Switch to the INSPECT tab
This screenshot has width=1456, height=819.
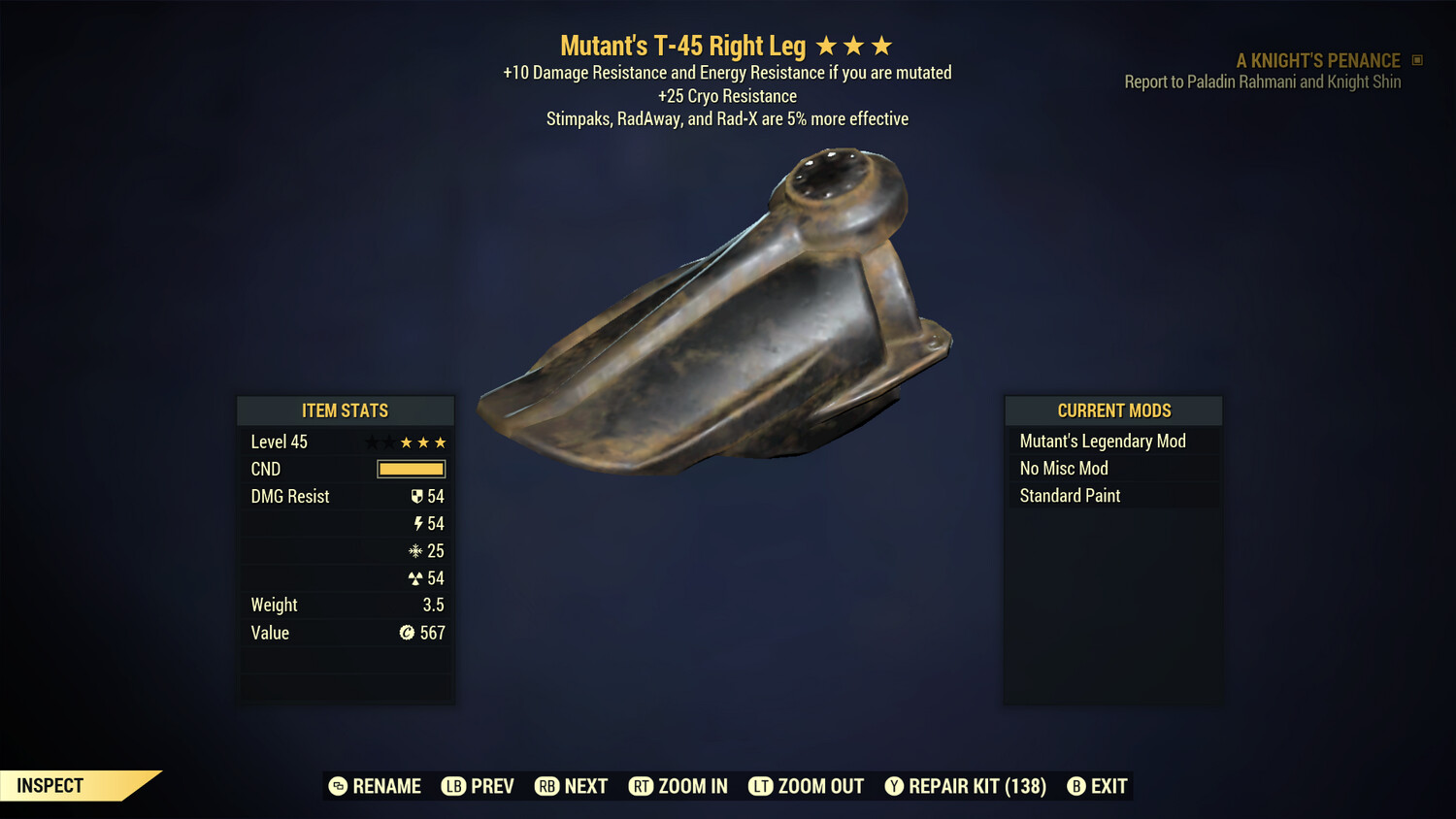tap(49, 785)
